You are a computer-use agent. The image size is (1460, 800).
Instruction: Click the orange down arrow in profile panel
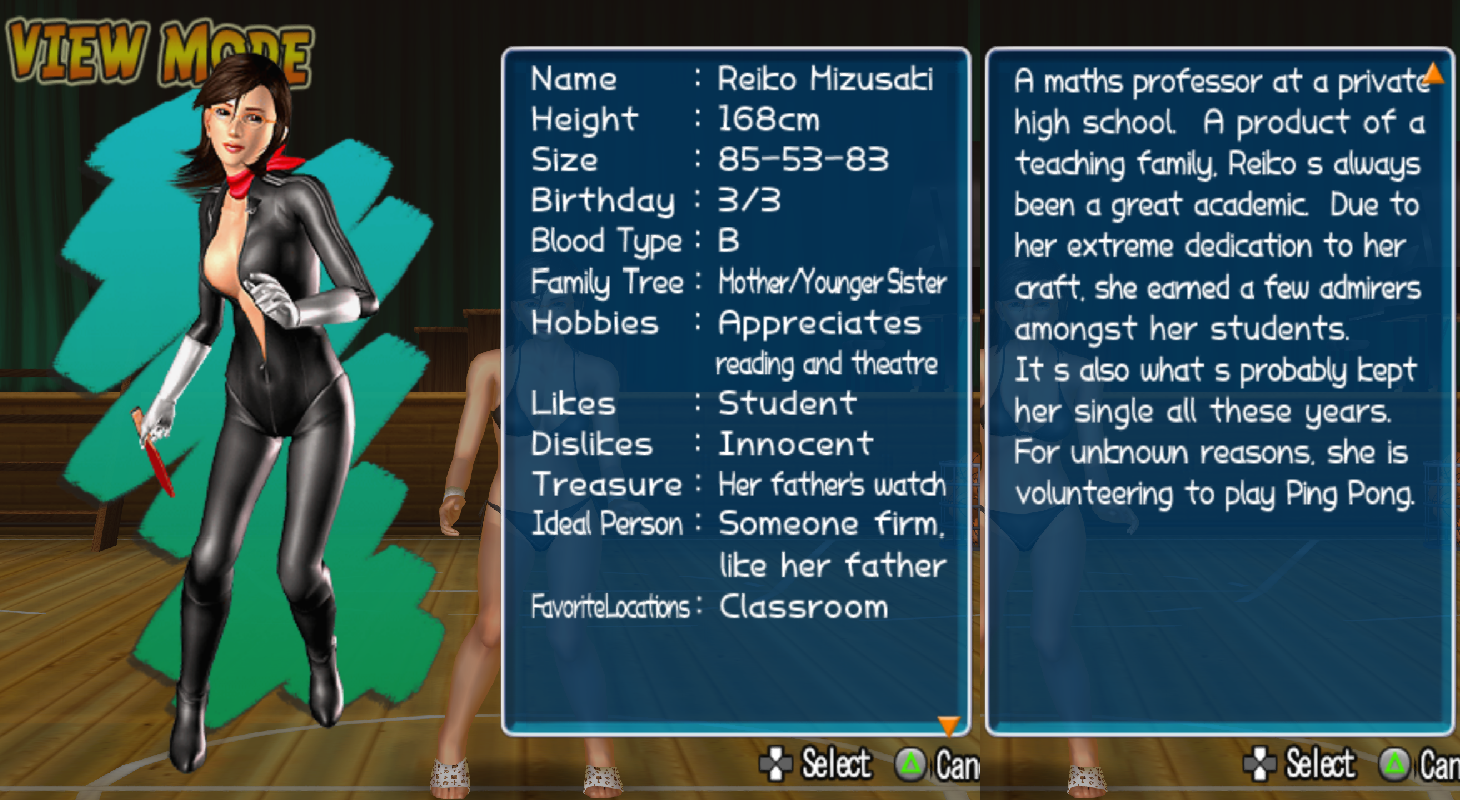948,725
